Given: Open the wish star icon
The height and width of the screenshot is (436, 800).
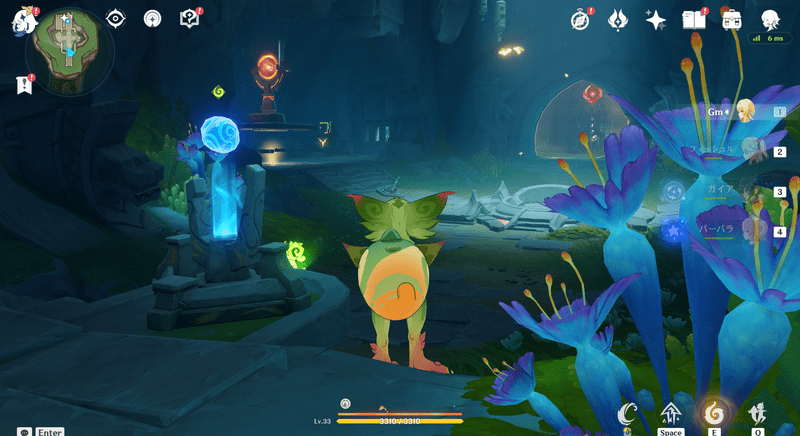Looking at the screenshot, I should click(x=656, y=19).
